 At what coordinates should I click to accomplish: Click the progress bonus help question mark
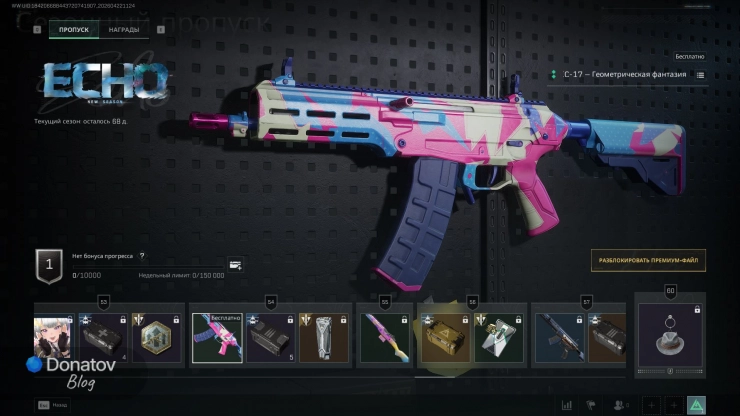click(142, 256)
